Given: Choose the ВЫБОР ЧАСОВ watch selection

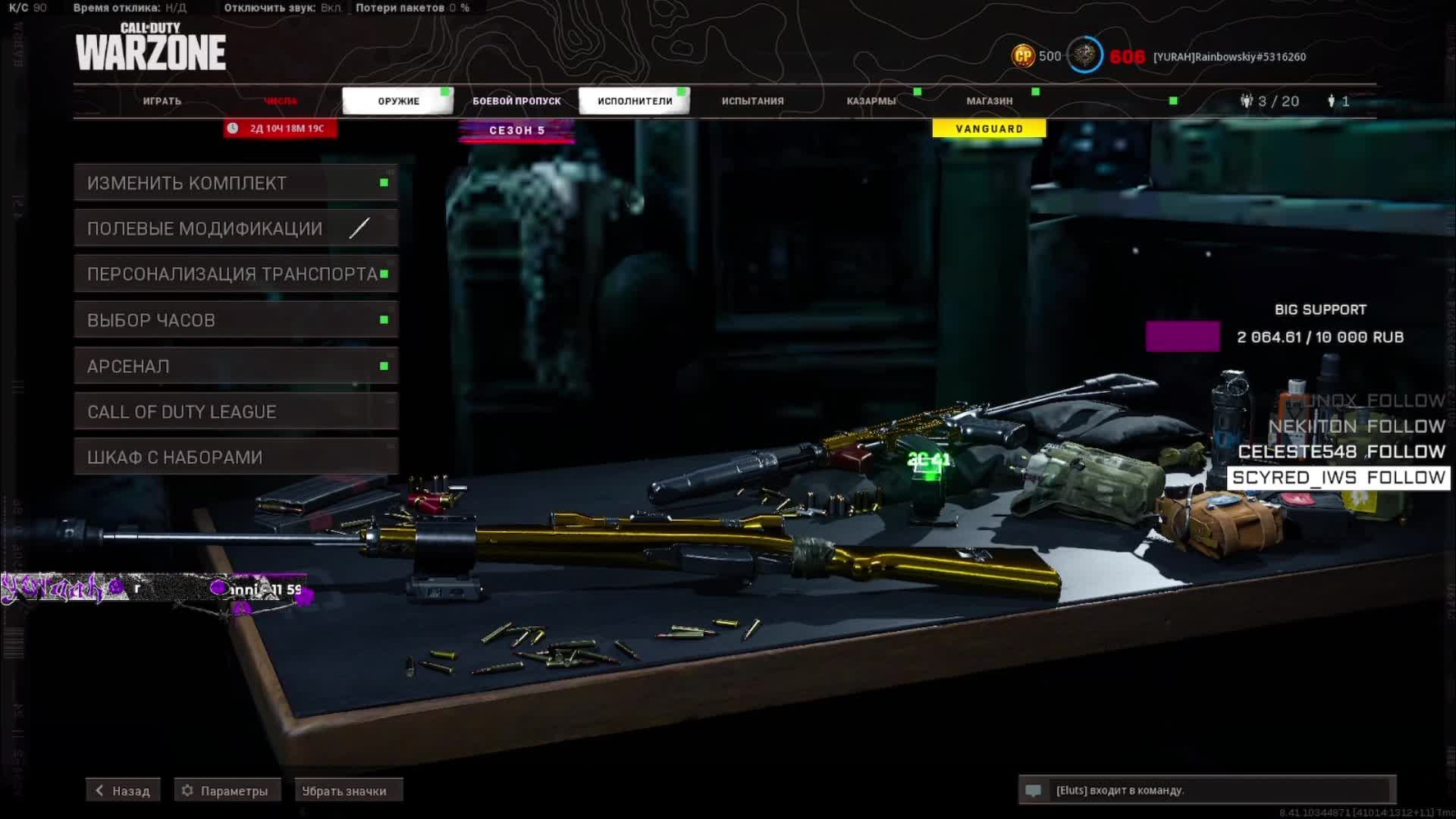Looking at the screenshot, I should pyautogui.click(x=235, y=320).
